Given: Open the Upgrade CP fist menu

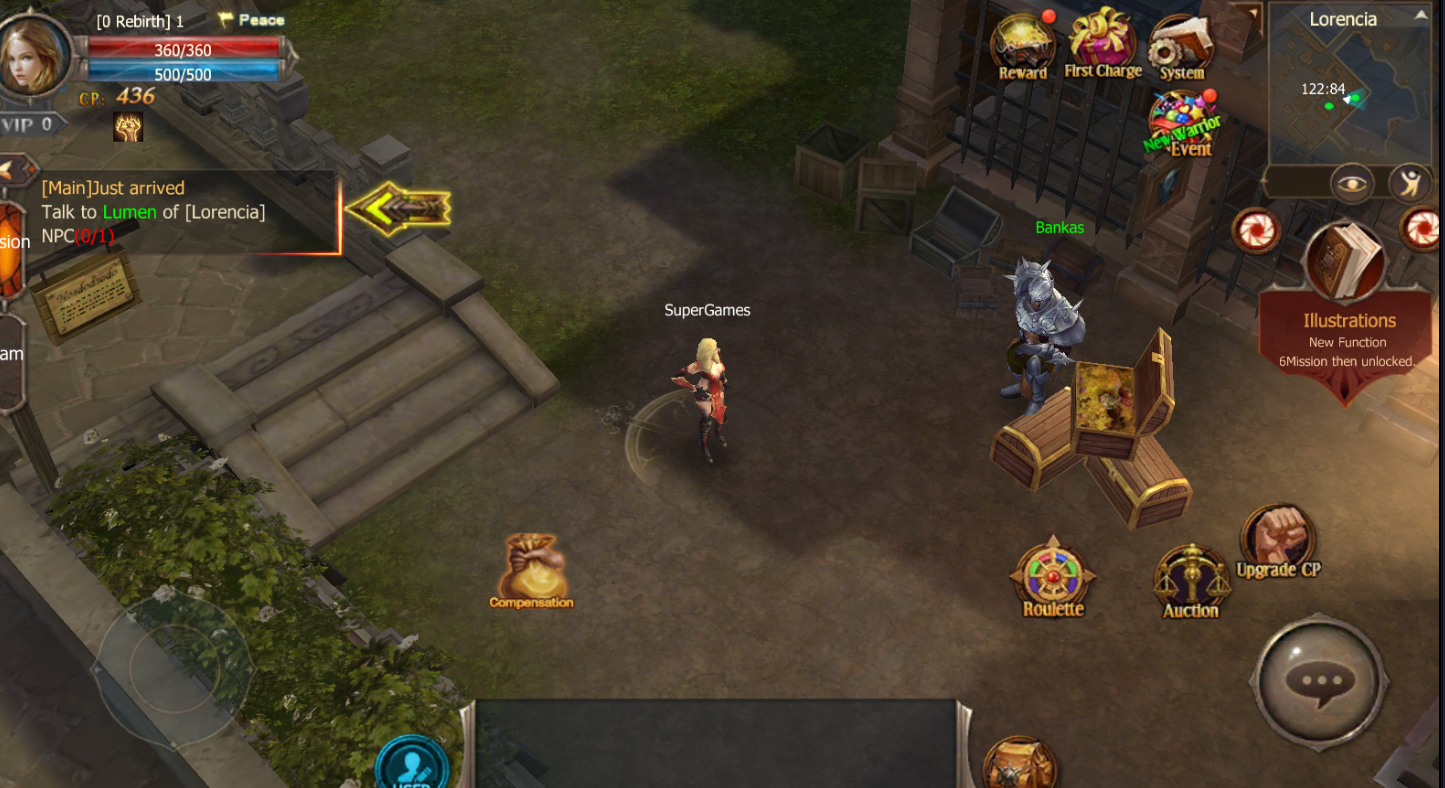Looking at the screenshot, I should (x=1277, y=542).
